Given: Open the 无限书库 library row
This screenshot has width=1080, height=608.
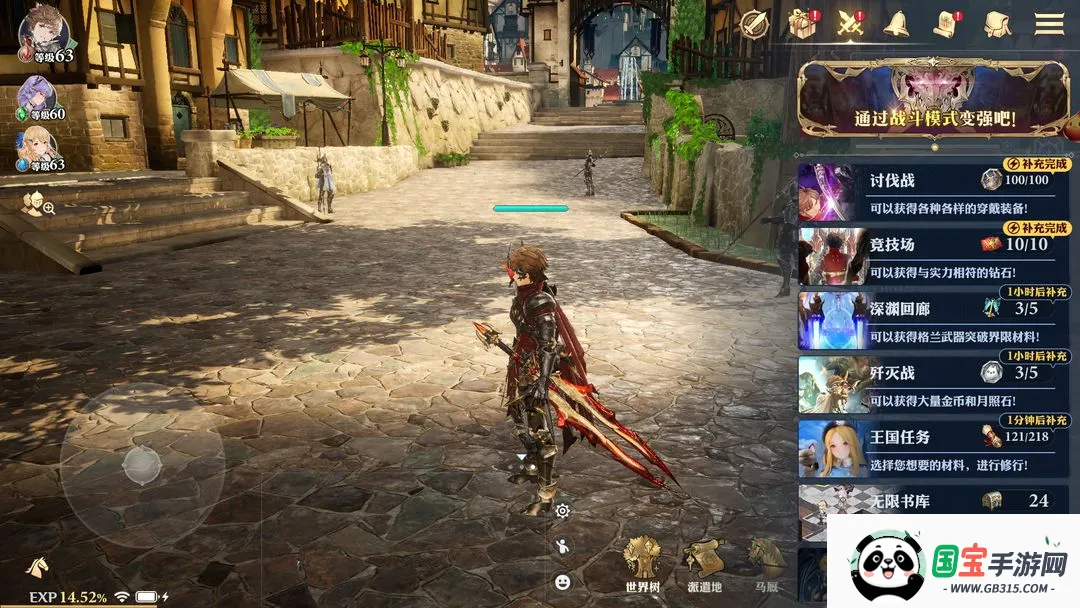Looking at the screenshot, I should [933, 500].
